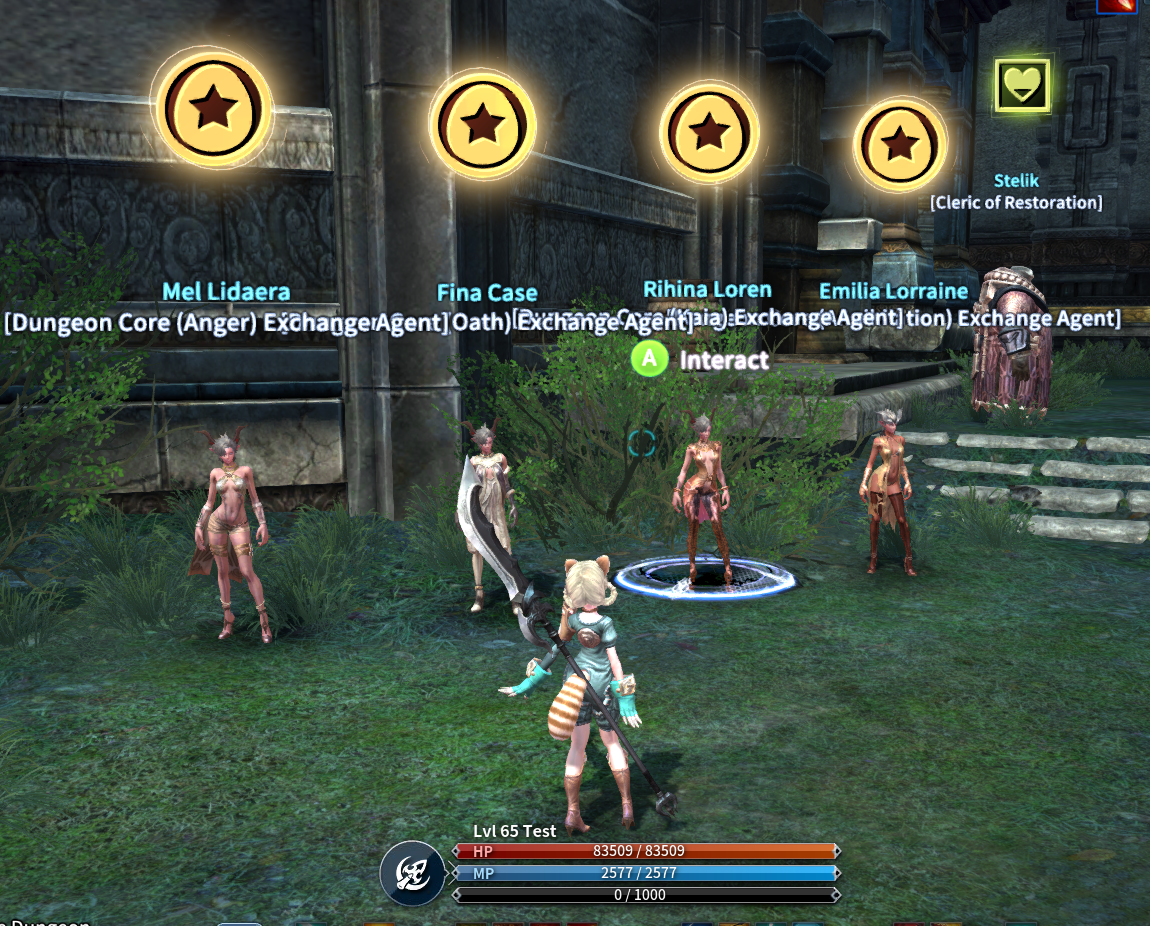1150x926 pixels.
Task: Click the star marker above Mel Lidaera
Action: coord(213,108)
